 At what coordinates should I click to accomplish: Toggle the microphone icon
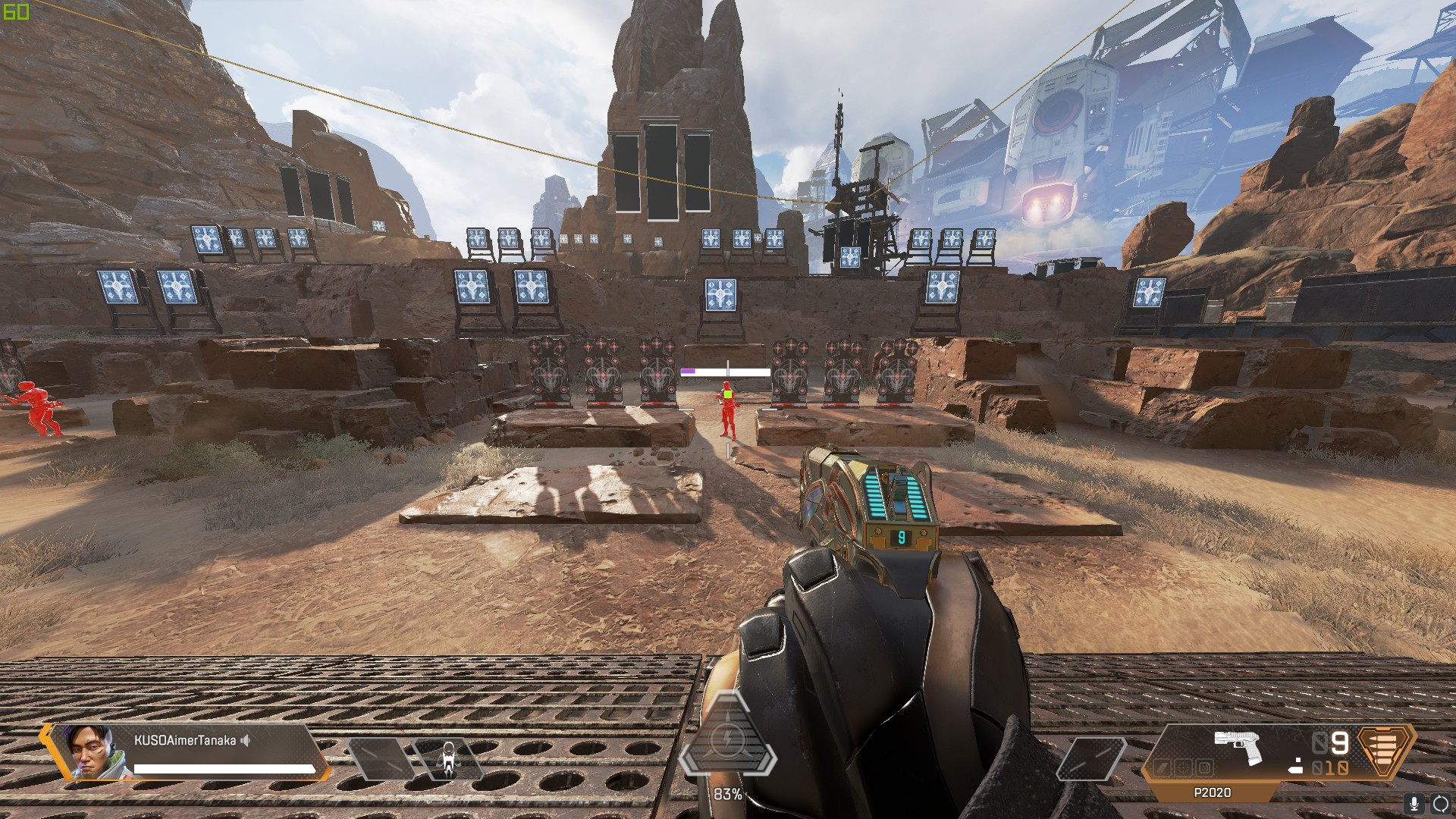pyautogui.click(x=1414, y=803)
